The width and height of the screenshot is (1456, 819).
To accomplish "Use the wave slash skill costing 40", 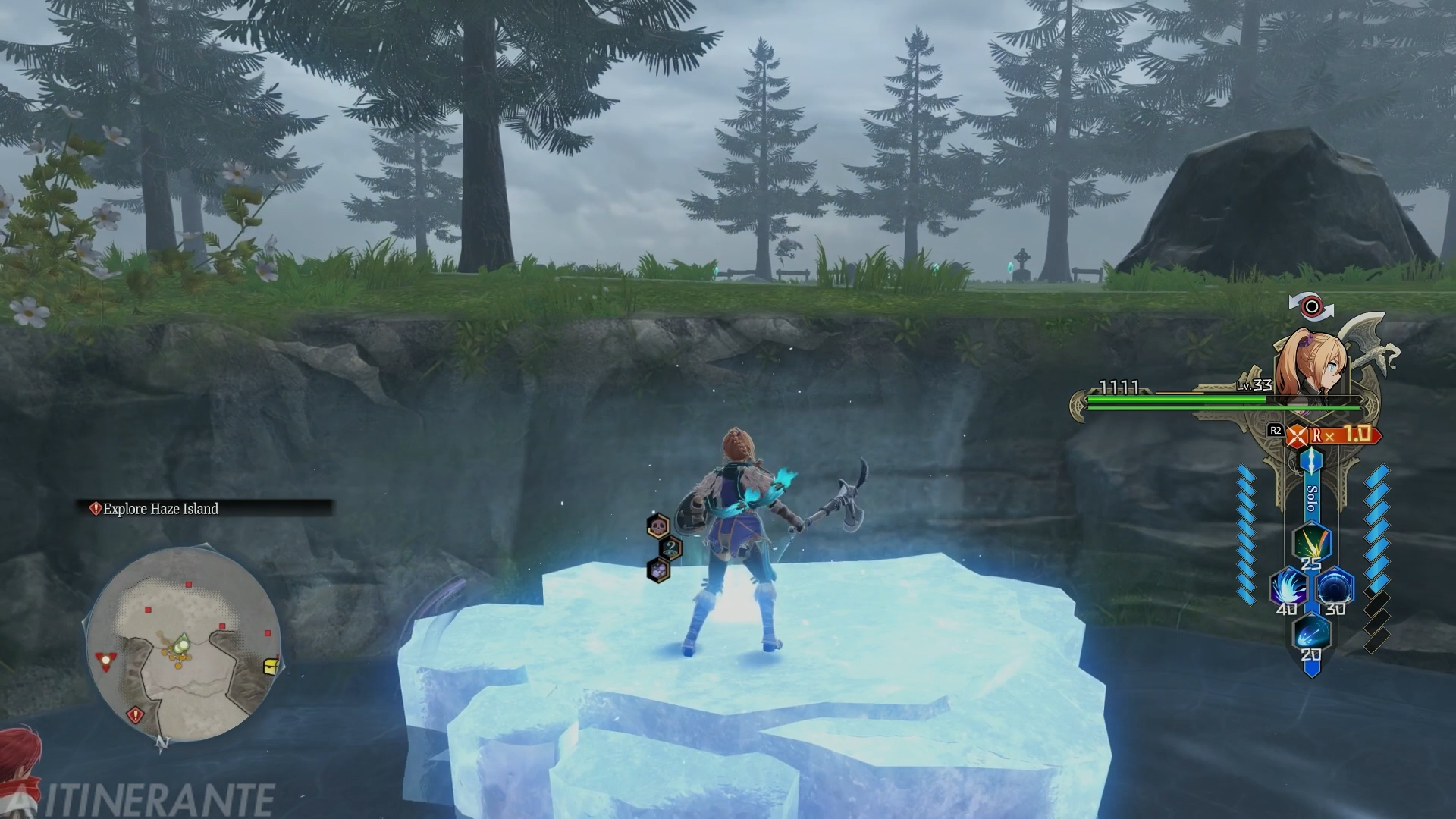I will coord(1288,588).
